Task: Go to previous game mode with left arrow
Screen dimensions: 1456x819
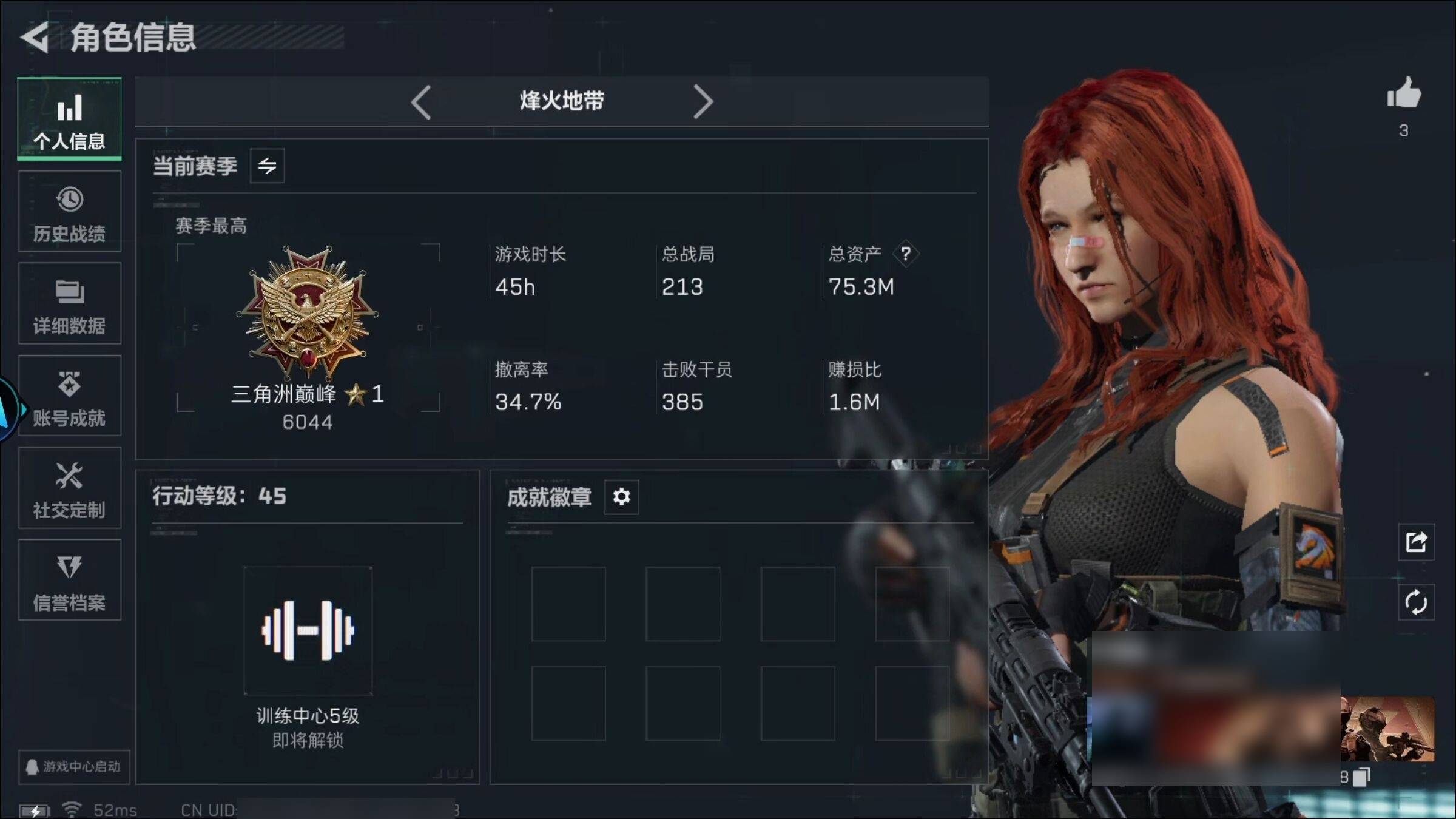Action: click(421, 101)
